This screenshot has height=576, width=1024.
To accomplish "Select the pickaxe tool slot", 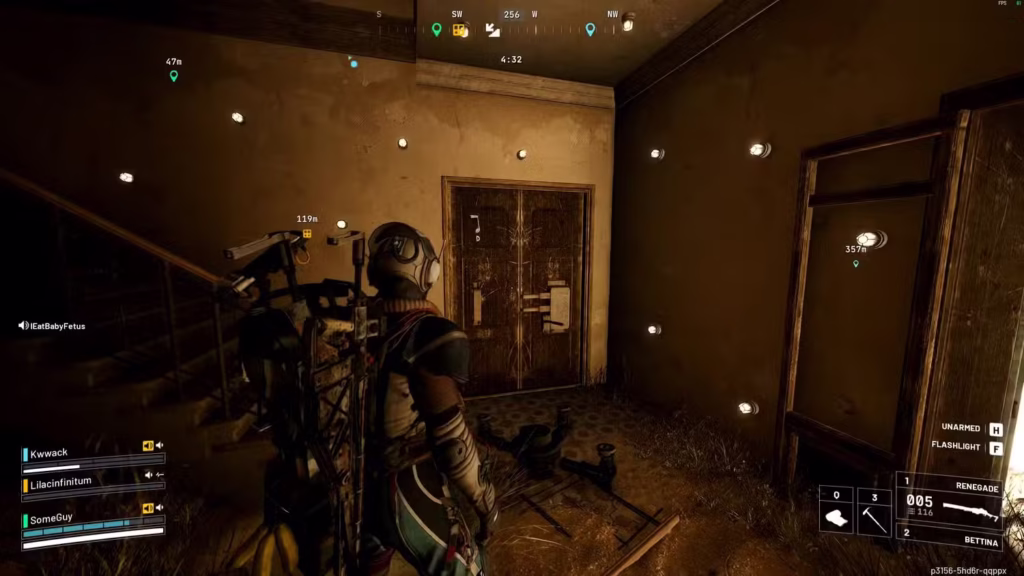I will point(874,510).
